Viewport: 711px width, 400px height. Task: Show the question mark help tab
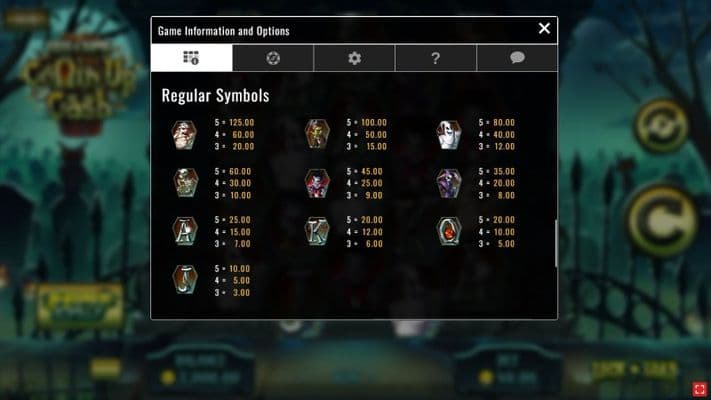pos(435,58)
